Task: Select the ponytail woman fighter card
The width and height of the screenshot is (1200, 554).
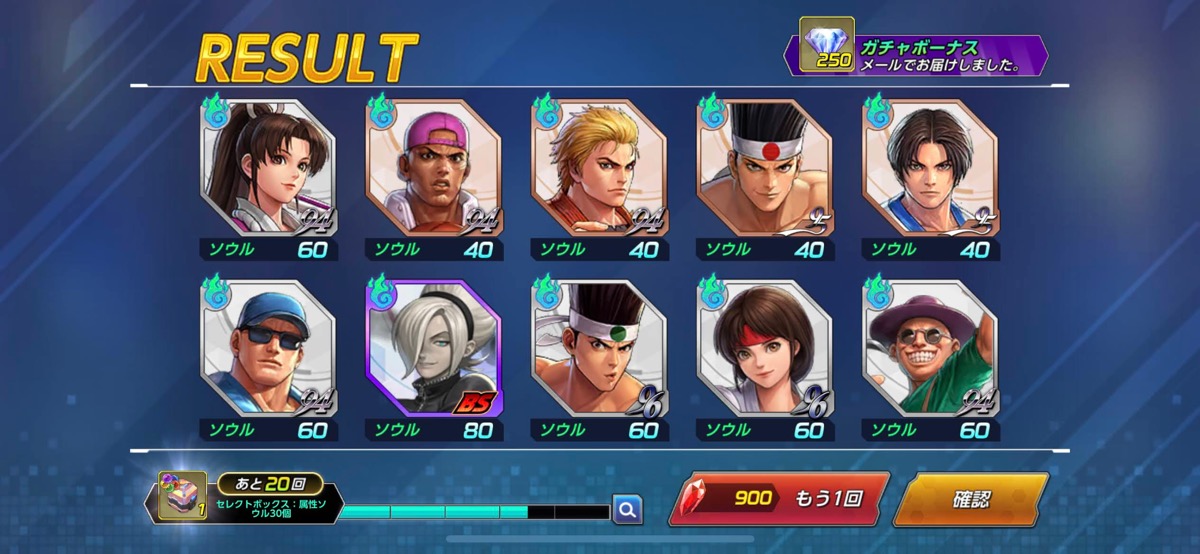Action: click(x=268, y=168)
